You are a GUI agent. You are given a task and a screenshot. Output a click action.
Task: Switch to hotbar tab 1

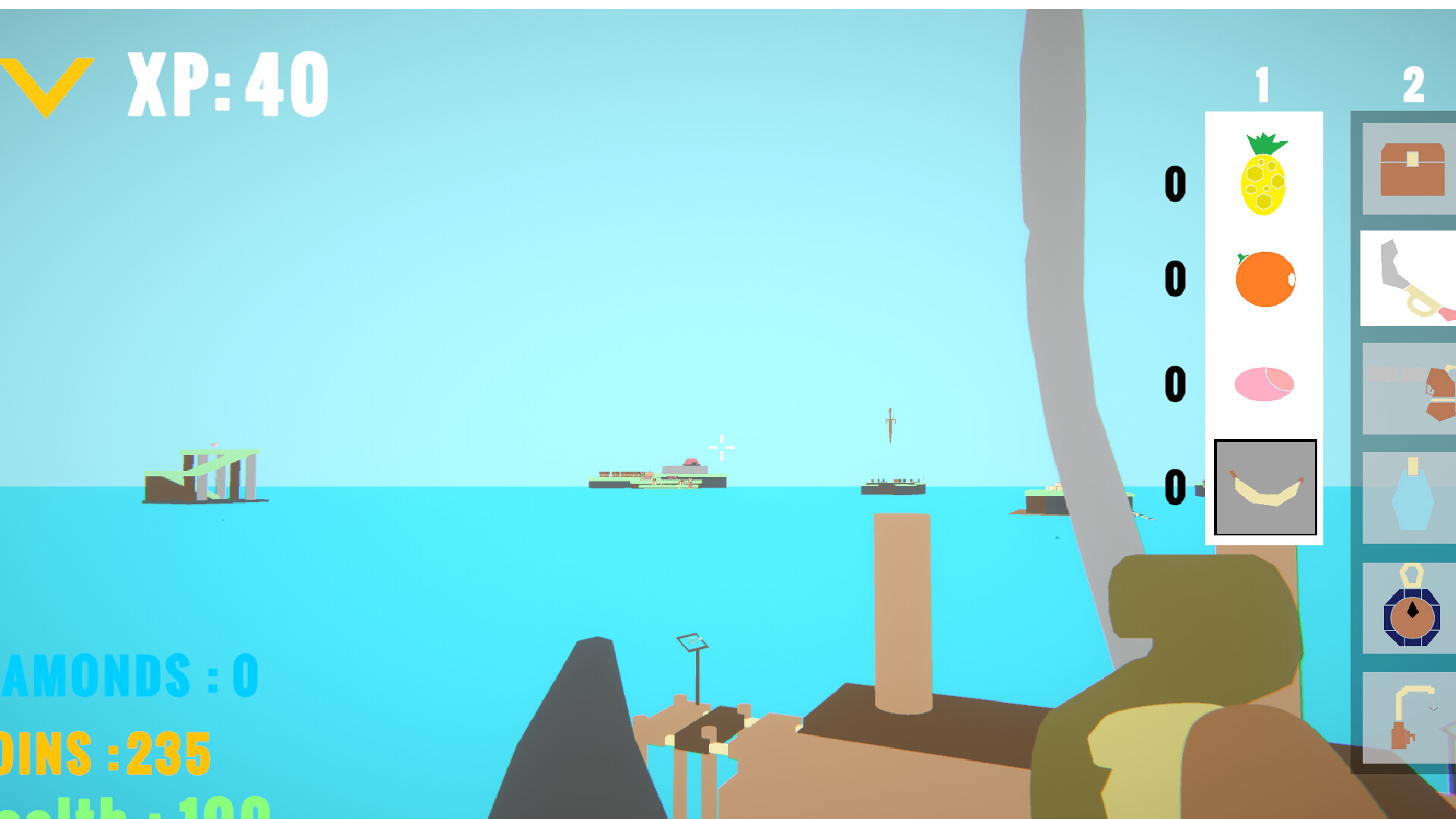pos(1261,85)
